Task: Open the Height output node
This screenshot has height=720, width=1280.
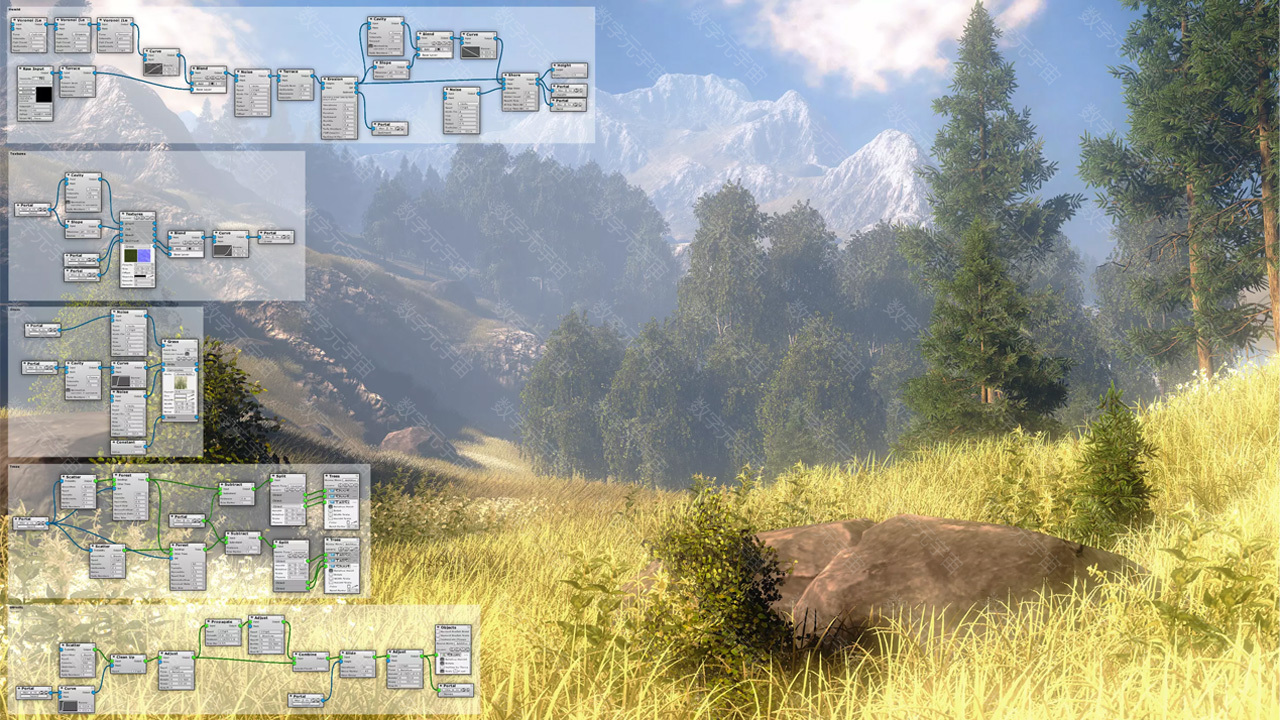Action: 567,66
